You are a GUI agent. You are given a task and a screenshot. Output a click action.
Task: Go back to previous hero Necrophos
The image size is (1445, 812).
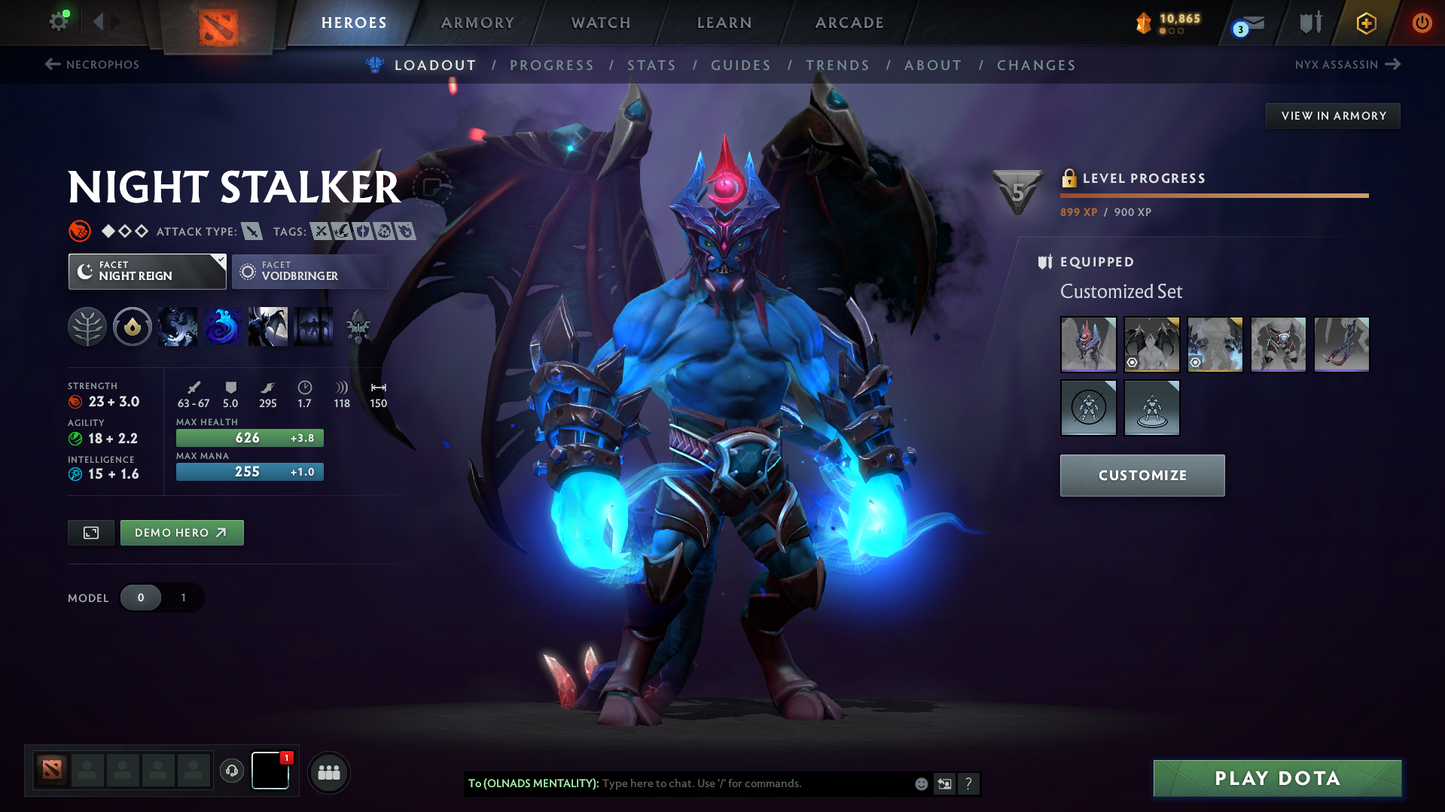click(92, 64)
